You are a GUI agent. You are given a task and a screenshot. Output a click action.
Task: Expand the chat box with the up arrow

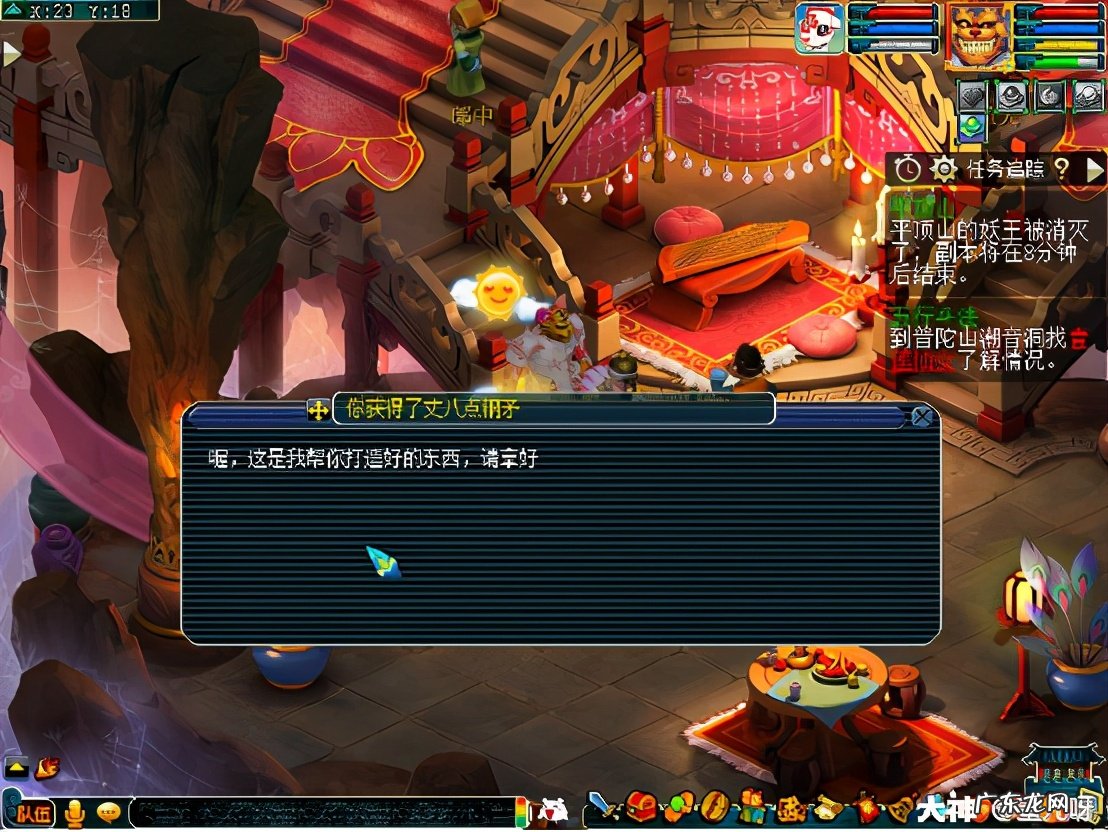(16, 769)
